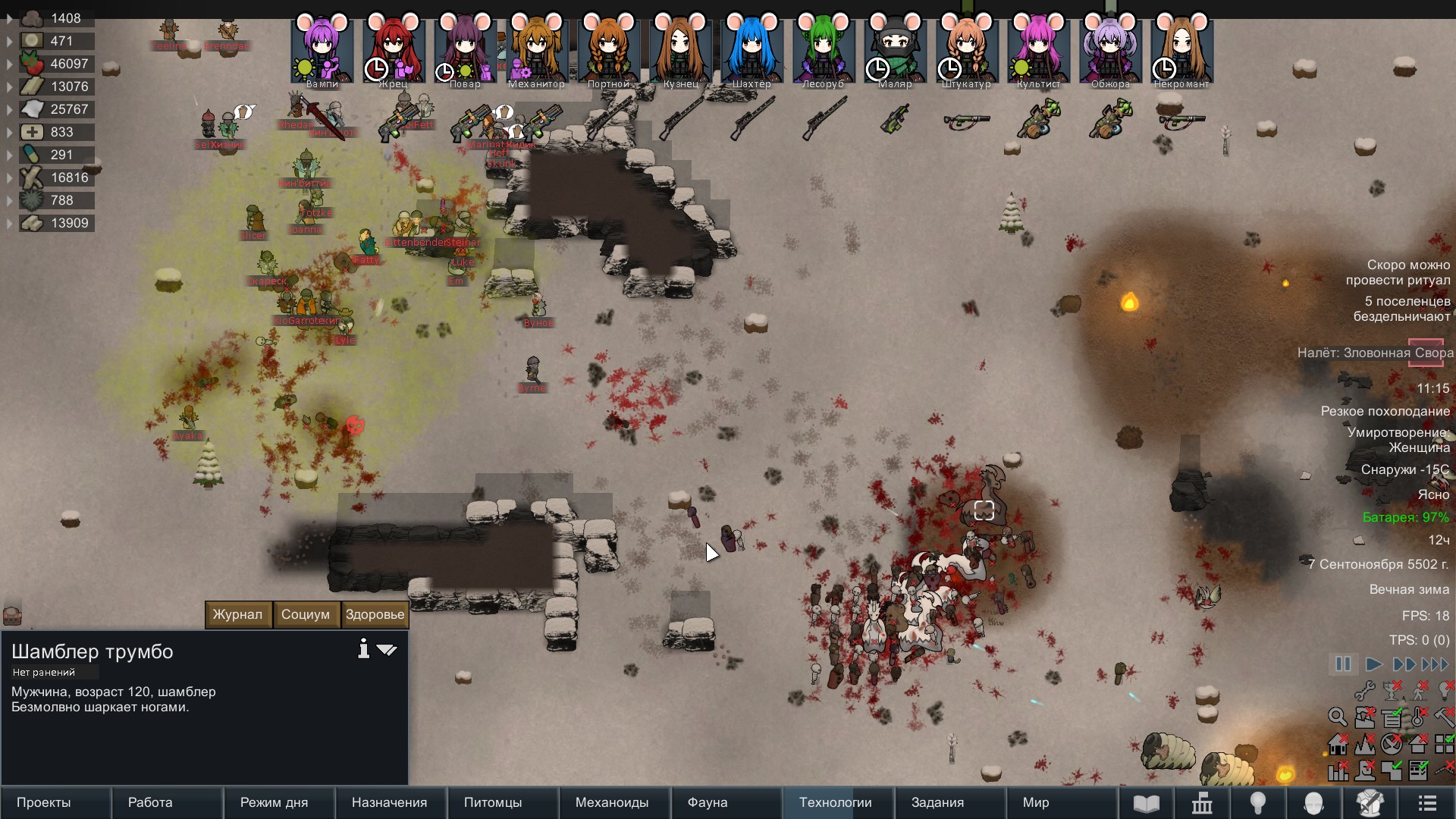Open the Работа work priorities tab
1456x819 pixels.
150,802
